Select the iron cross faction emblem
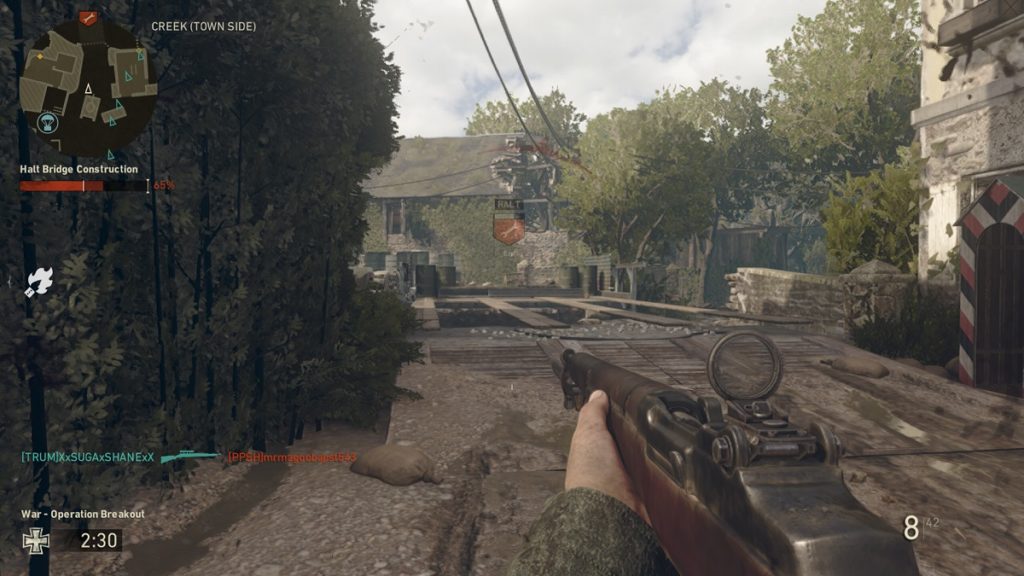Screen dimensions: 1024x576 pyautogui.click(x=35, y=541)
